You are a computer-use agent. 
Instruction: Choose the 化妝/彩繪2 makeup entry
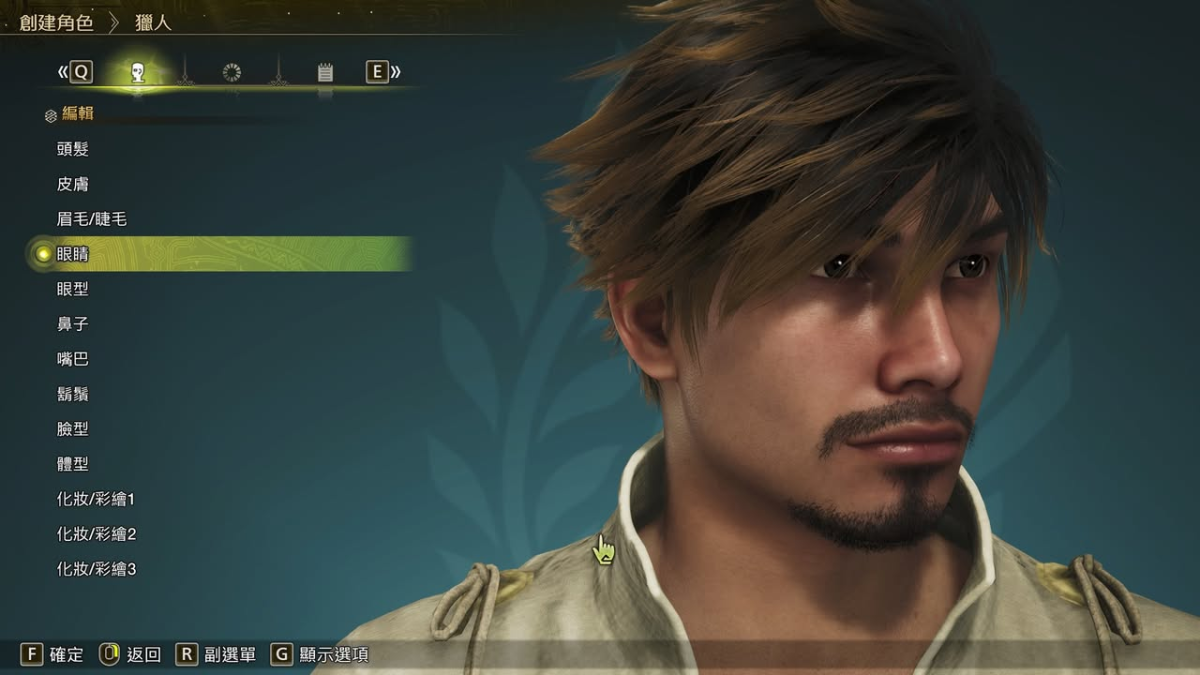point(96,534)
